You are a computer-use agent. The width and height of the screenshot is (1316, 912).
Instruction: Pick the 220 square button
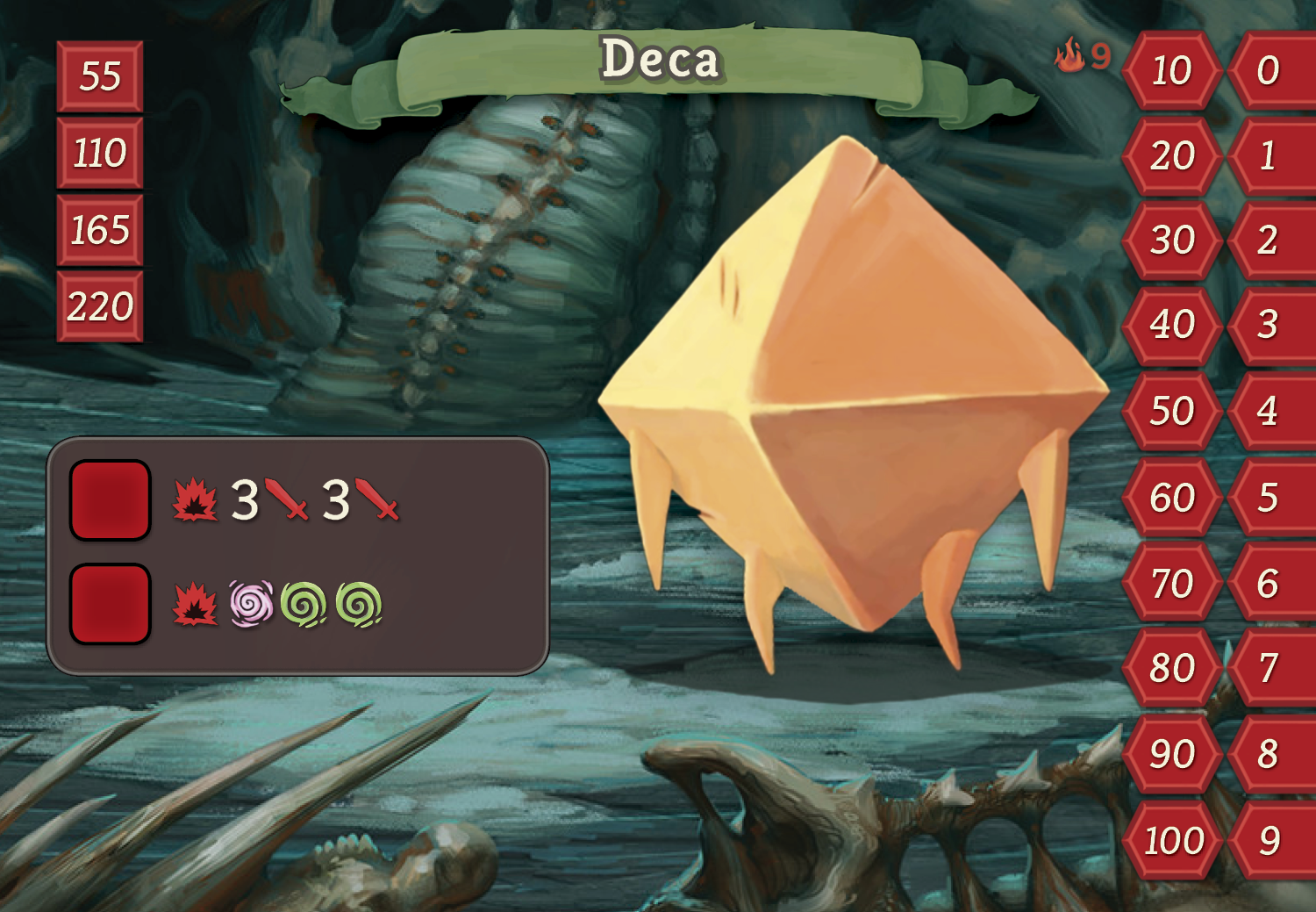(100, 306)
